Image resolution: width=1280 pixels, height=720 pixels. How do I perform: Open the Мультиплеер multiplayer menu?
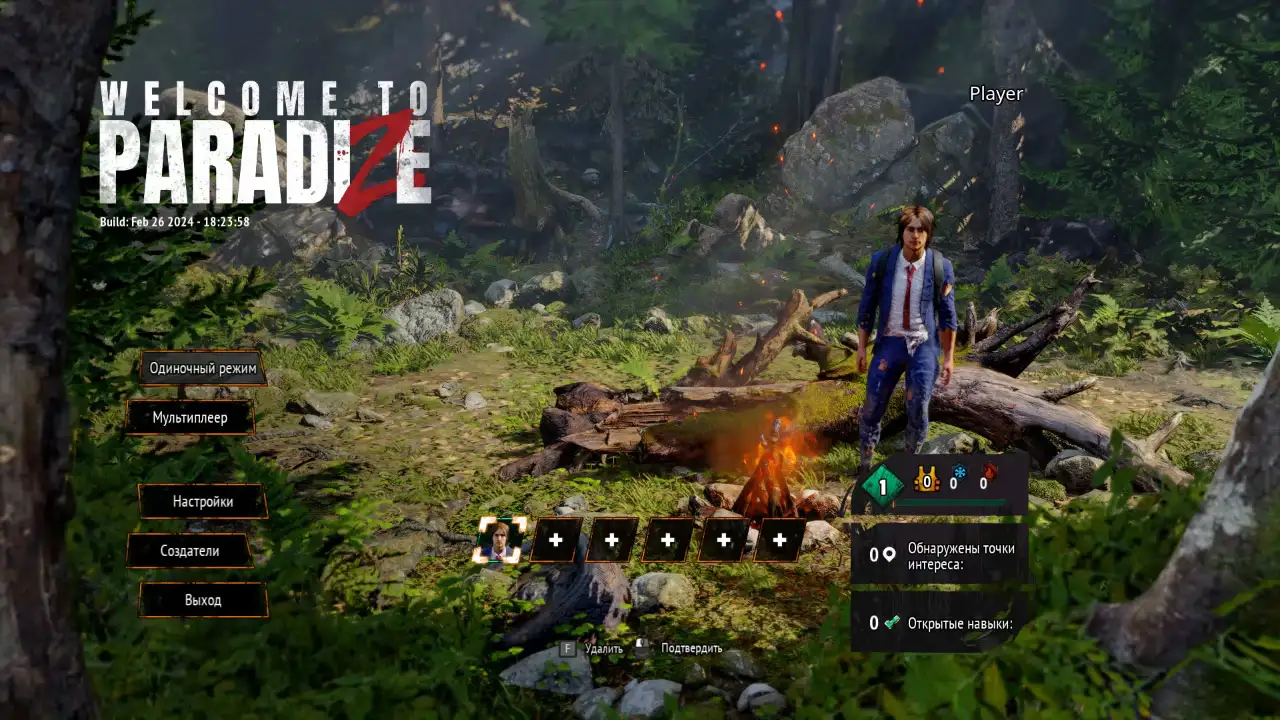(x=190, y=417)
